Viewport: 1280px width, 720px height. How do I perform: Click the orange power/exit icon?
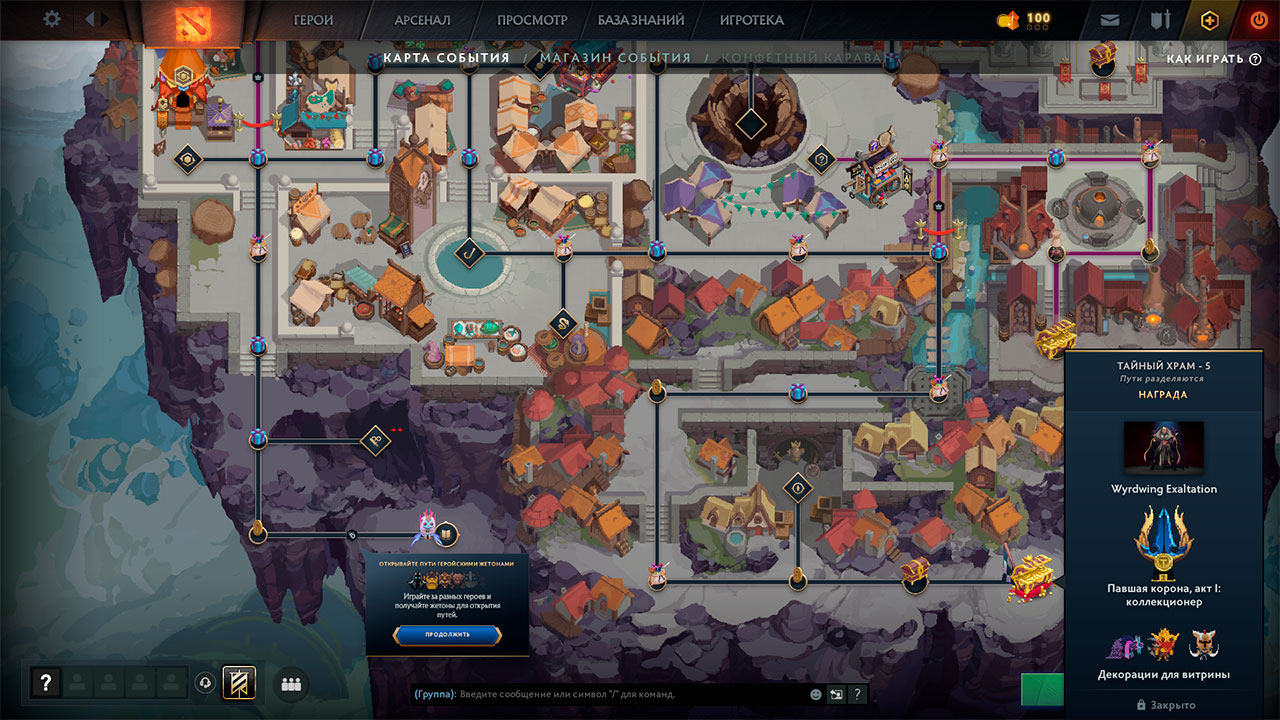tap(1258, 19)
